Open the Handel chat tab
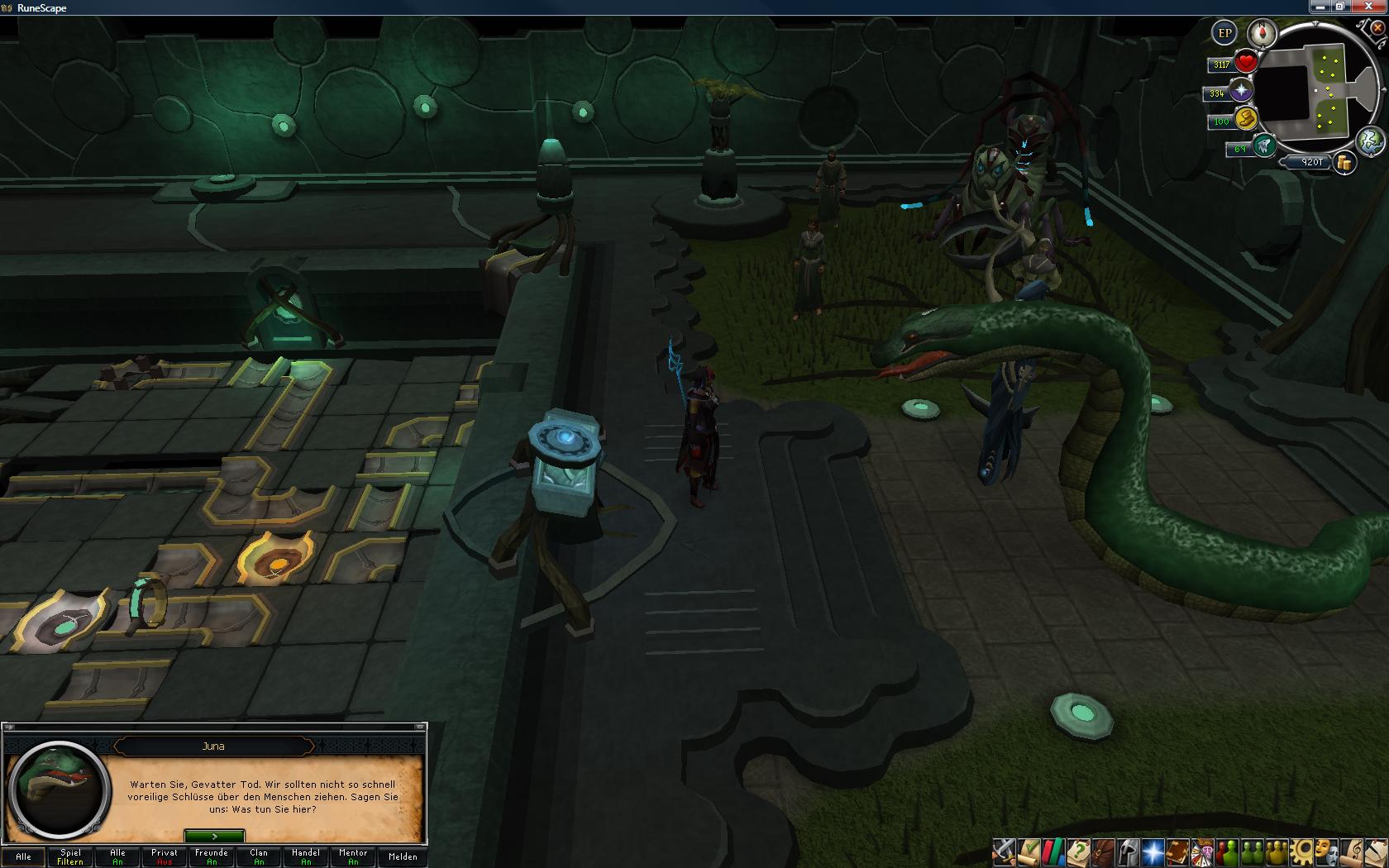Screen dimensions: 1389x868 tap(306, 856)
